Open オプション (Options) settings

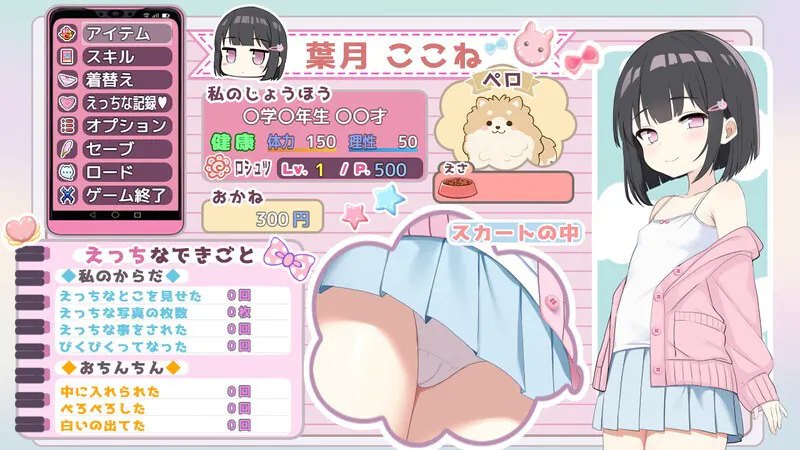pos(114,126)
